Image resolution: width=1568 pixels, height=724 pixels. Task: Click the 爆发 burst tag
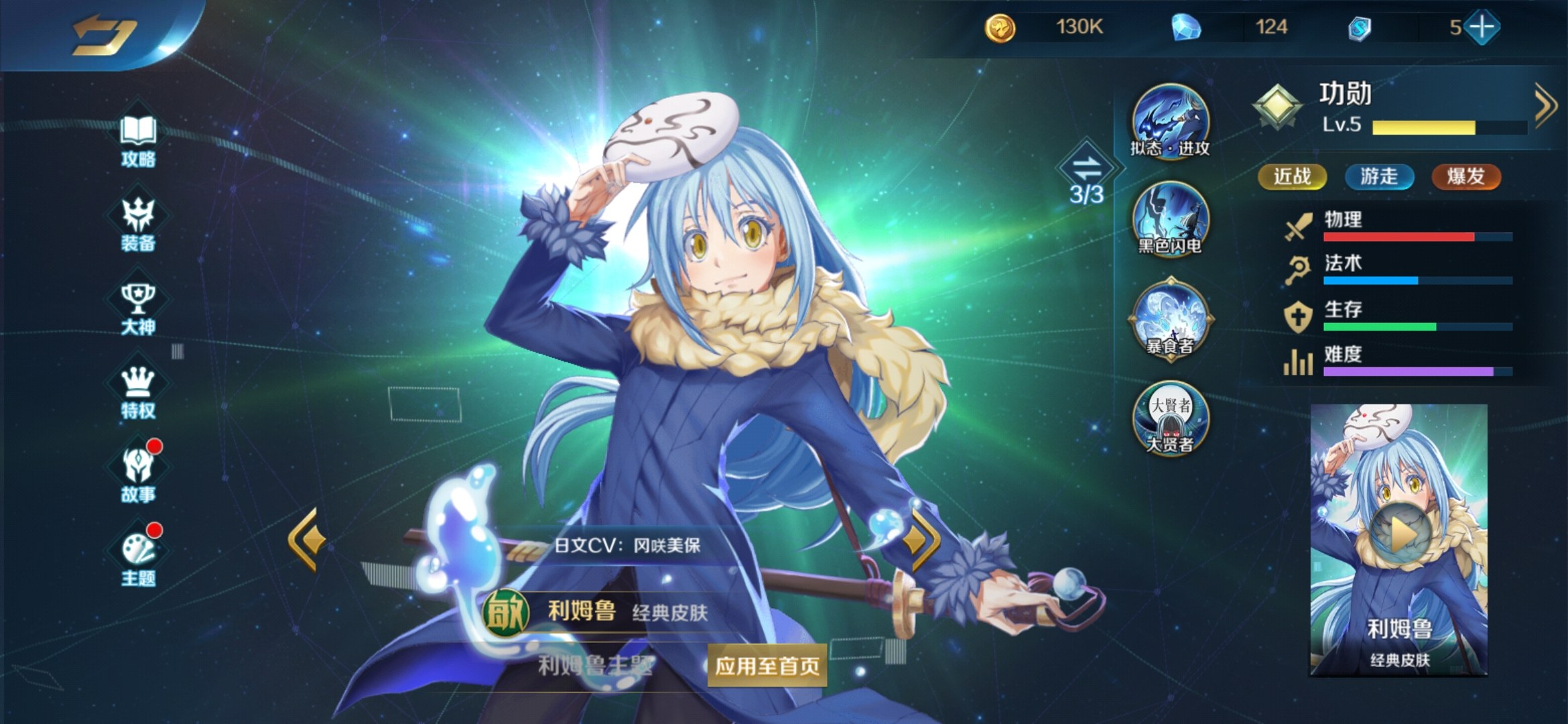[1465, 177]
